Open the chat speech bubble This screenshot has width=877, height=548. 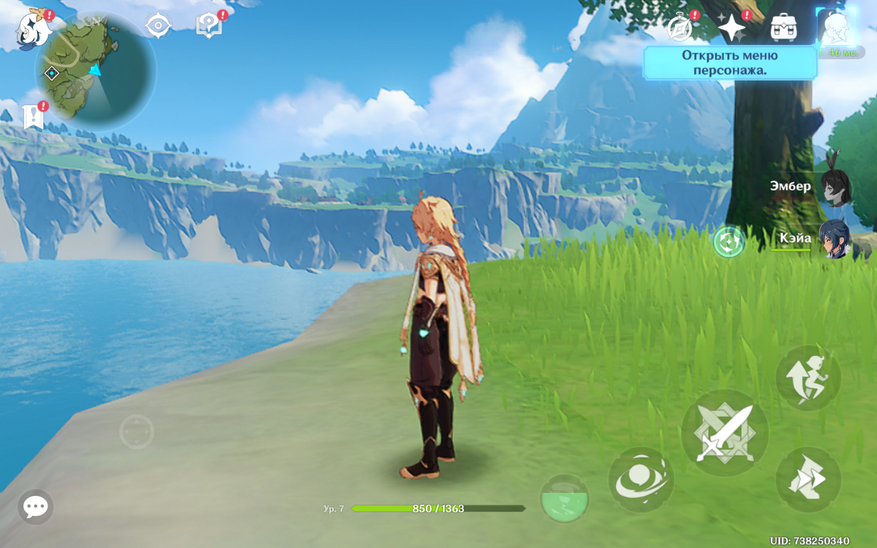click(35, 507)
